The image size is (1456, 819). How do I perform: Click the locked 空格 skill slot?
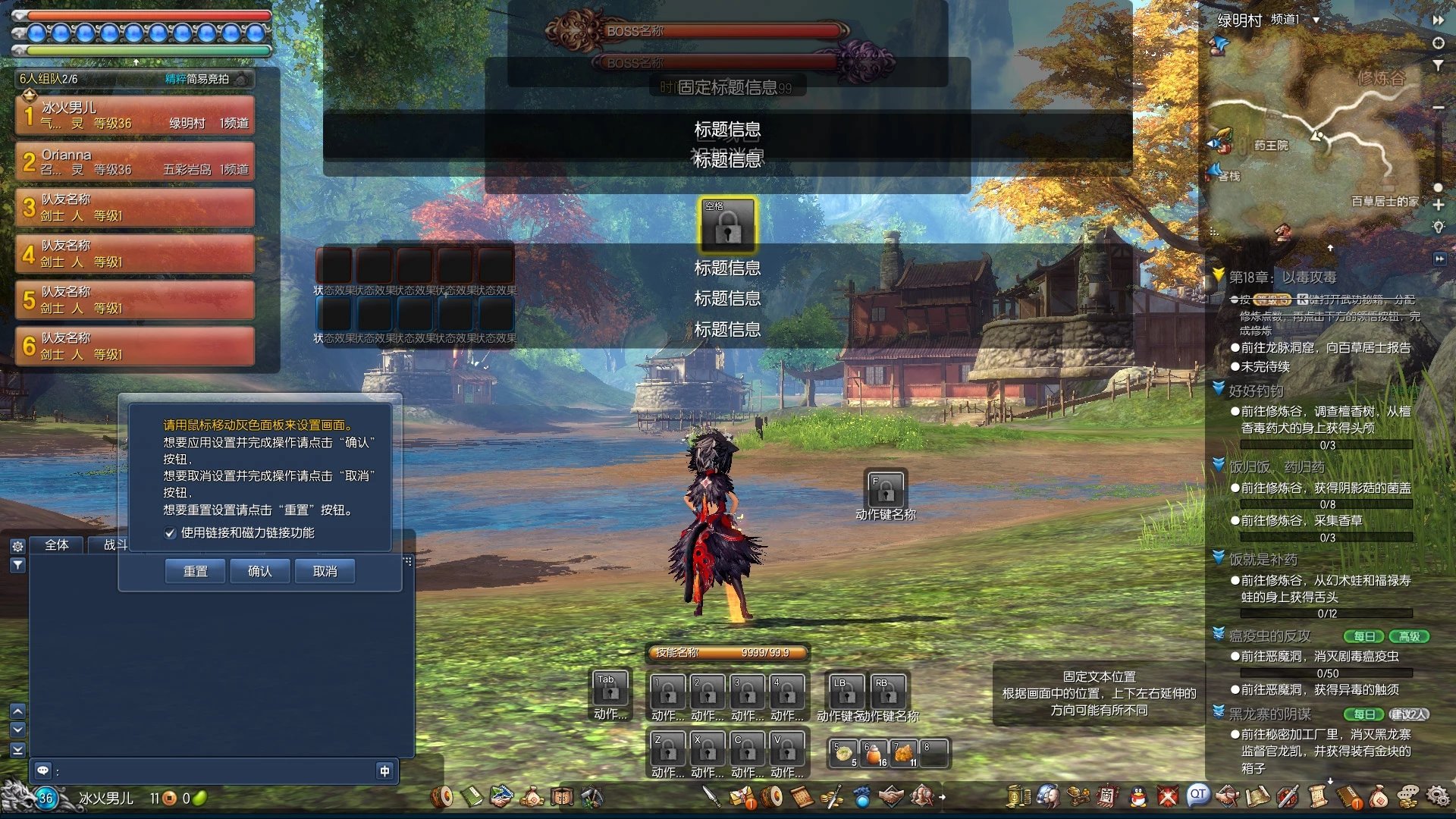pyautogui.click(x=727, y=225)
